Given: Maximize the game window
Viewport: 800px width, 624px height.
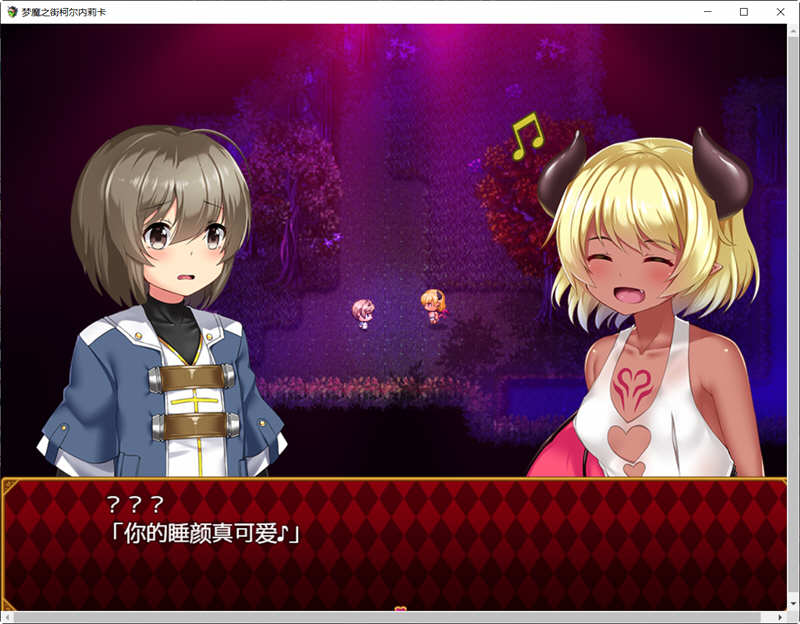Looking at the screenshot, I should click(744, 12).
